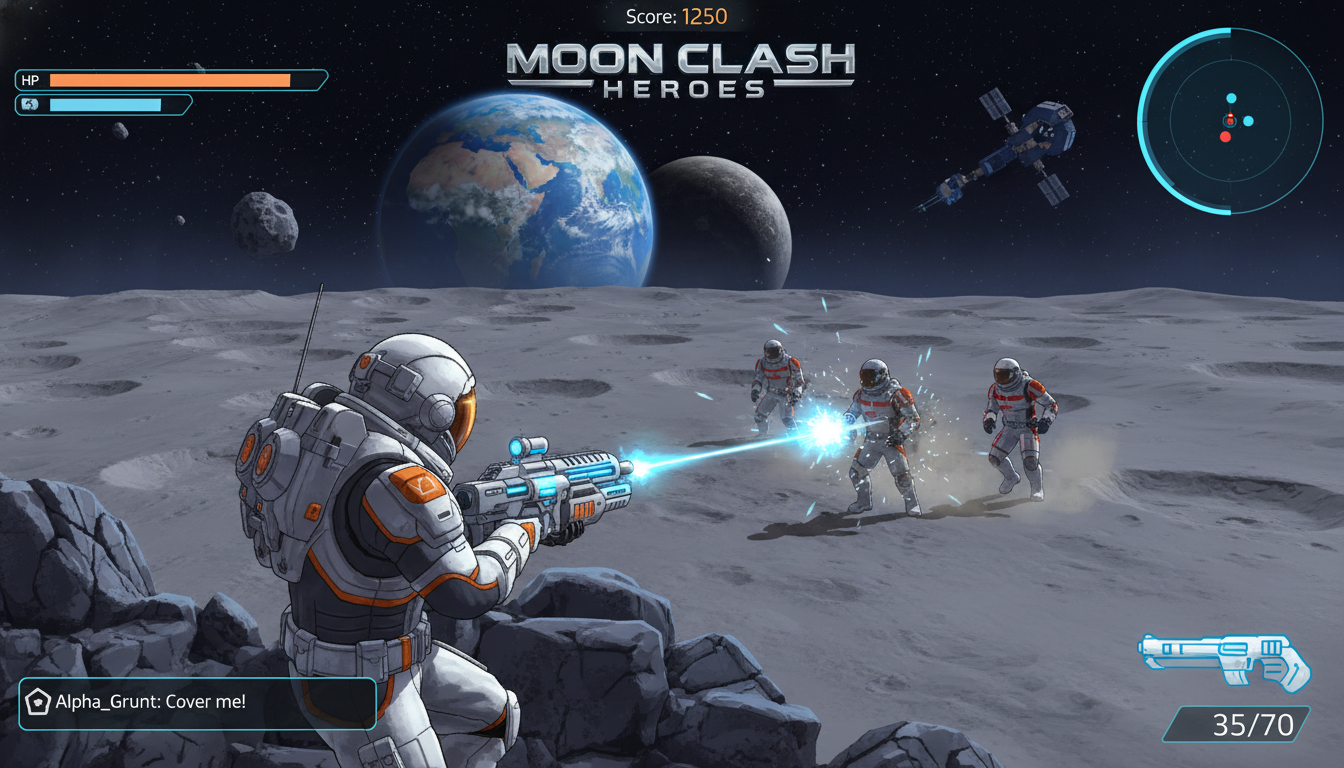Open the Moon Clash Heroes title logo
Screen dimensions: 1344x768
point(683,70)
